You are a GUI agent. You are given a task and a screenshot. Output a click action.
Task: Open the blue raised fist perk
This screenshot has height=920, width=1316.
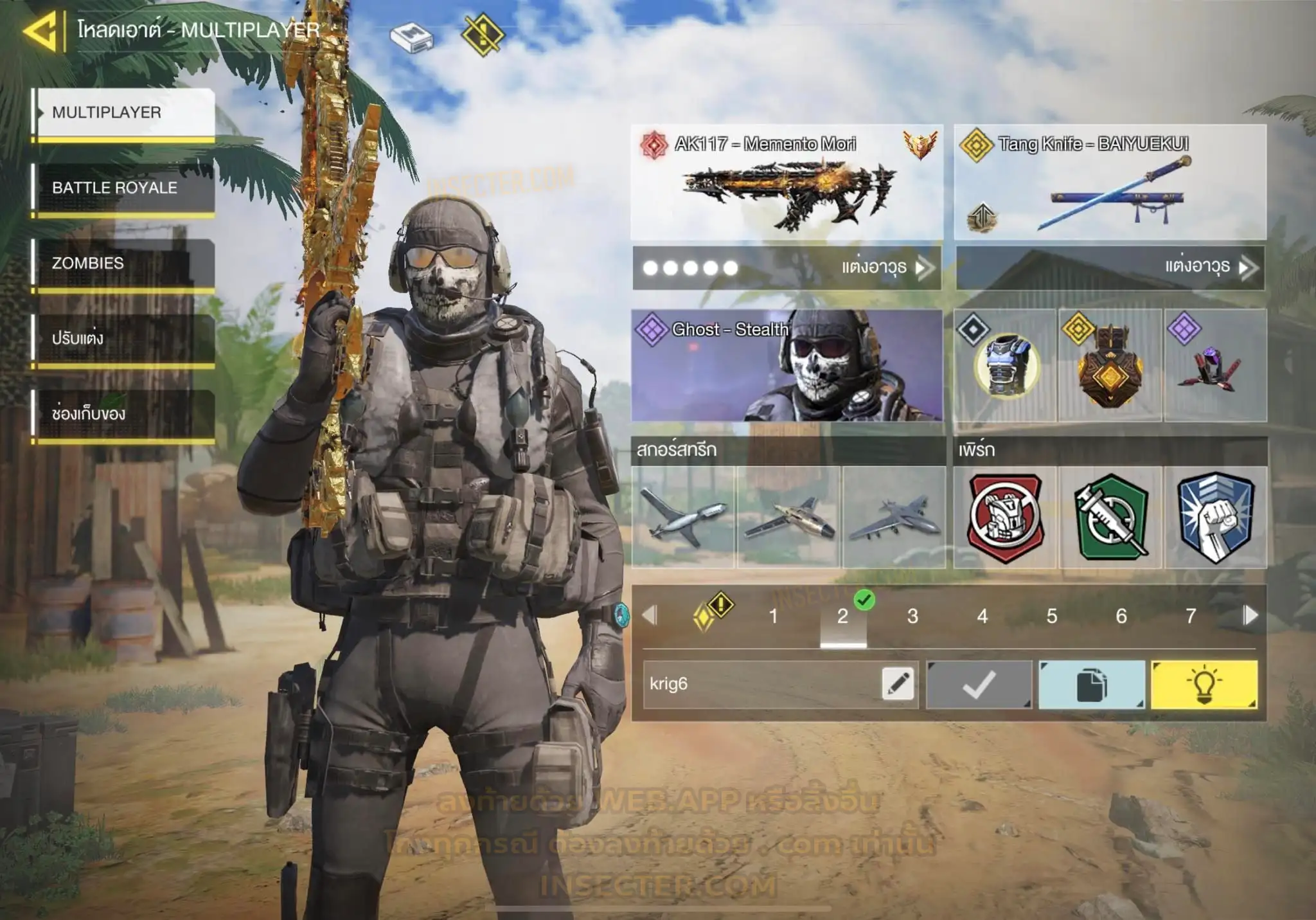point(1215,518)
